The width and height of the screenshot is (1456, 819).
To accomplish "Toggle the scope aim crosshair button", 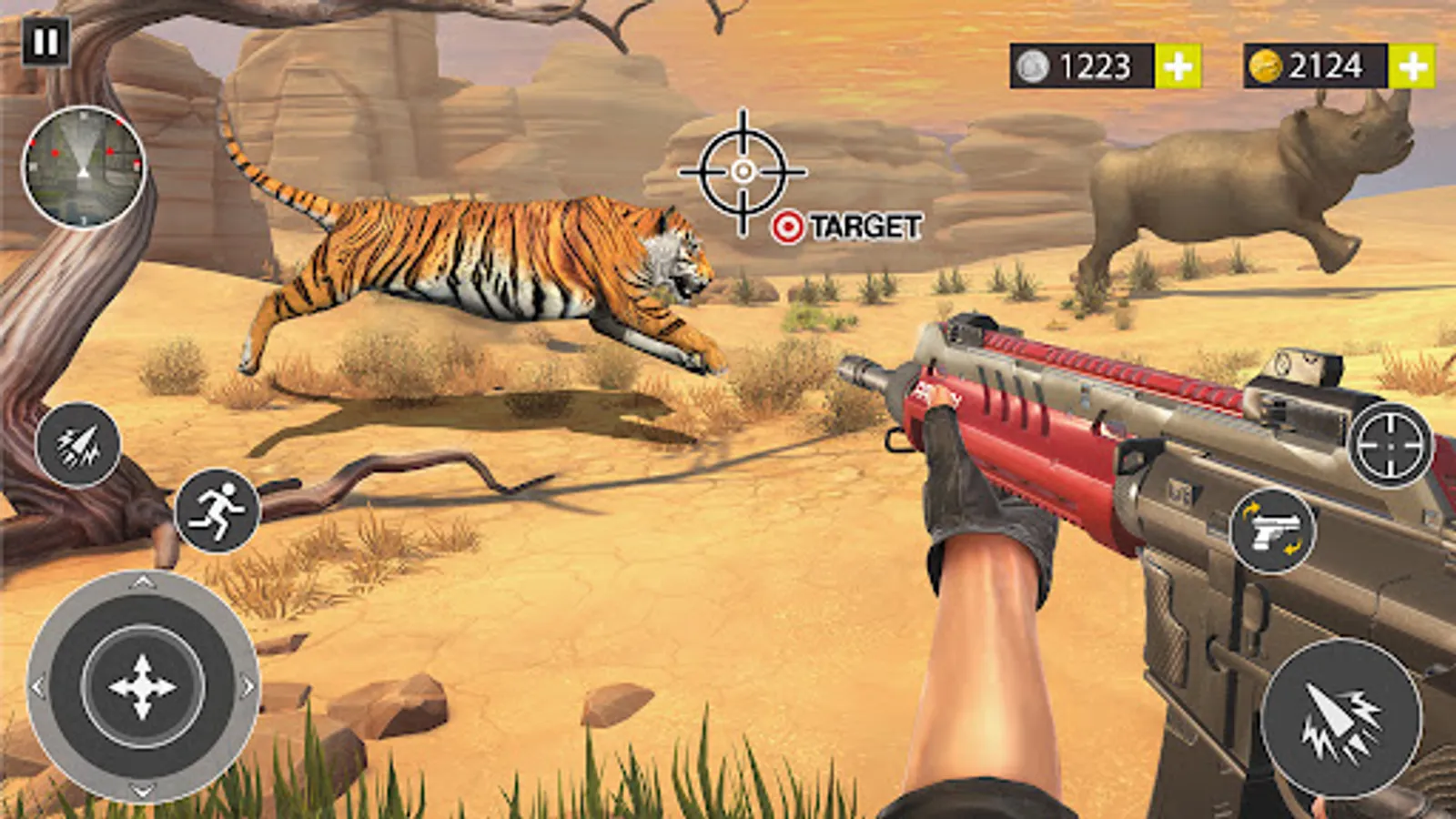I will click(x=1390, y=445).
